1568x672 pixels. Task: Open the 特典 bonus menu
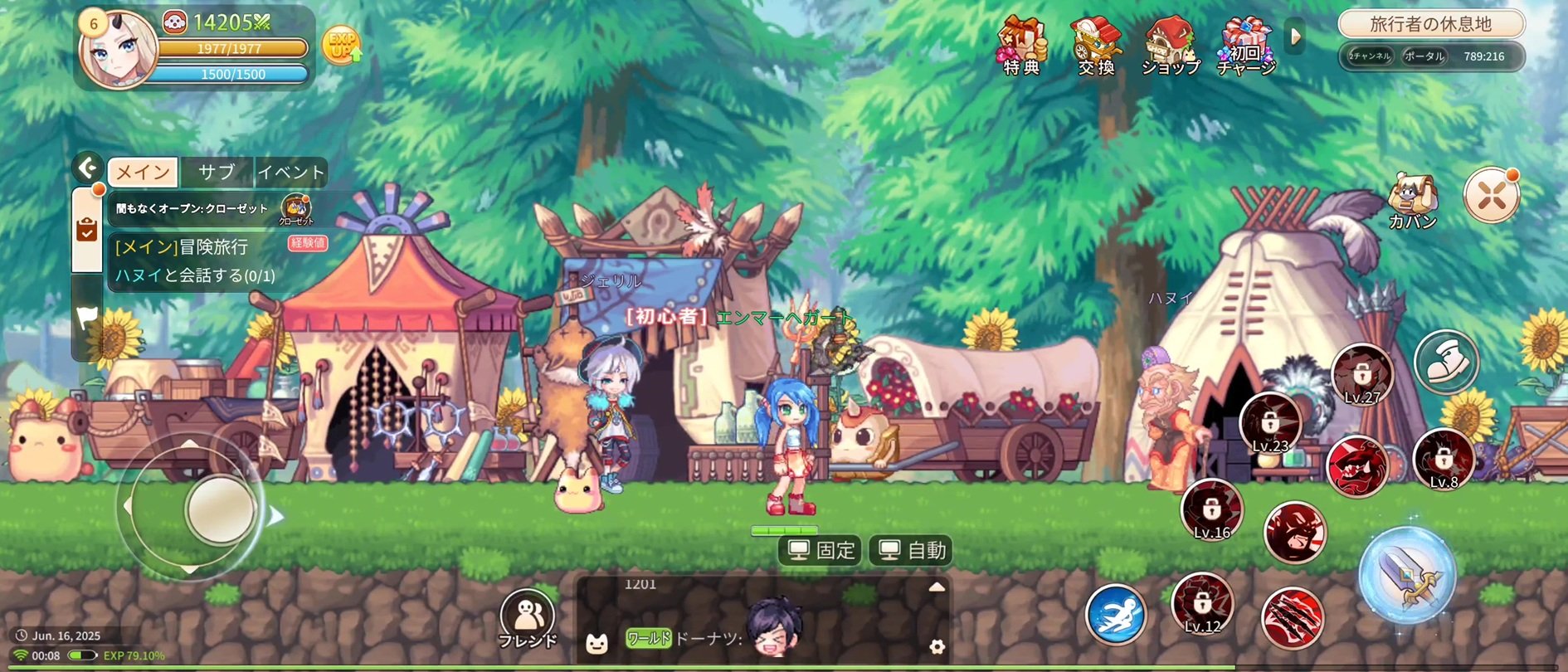(1022, 46)
